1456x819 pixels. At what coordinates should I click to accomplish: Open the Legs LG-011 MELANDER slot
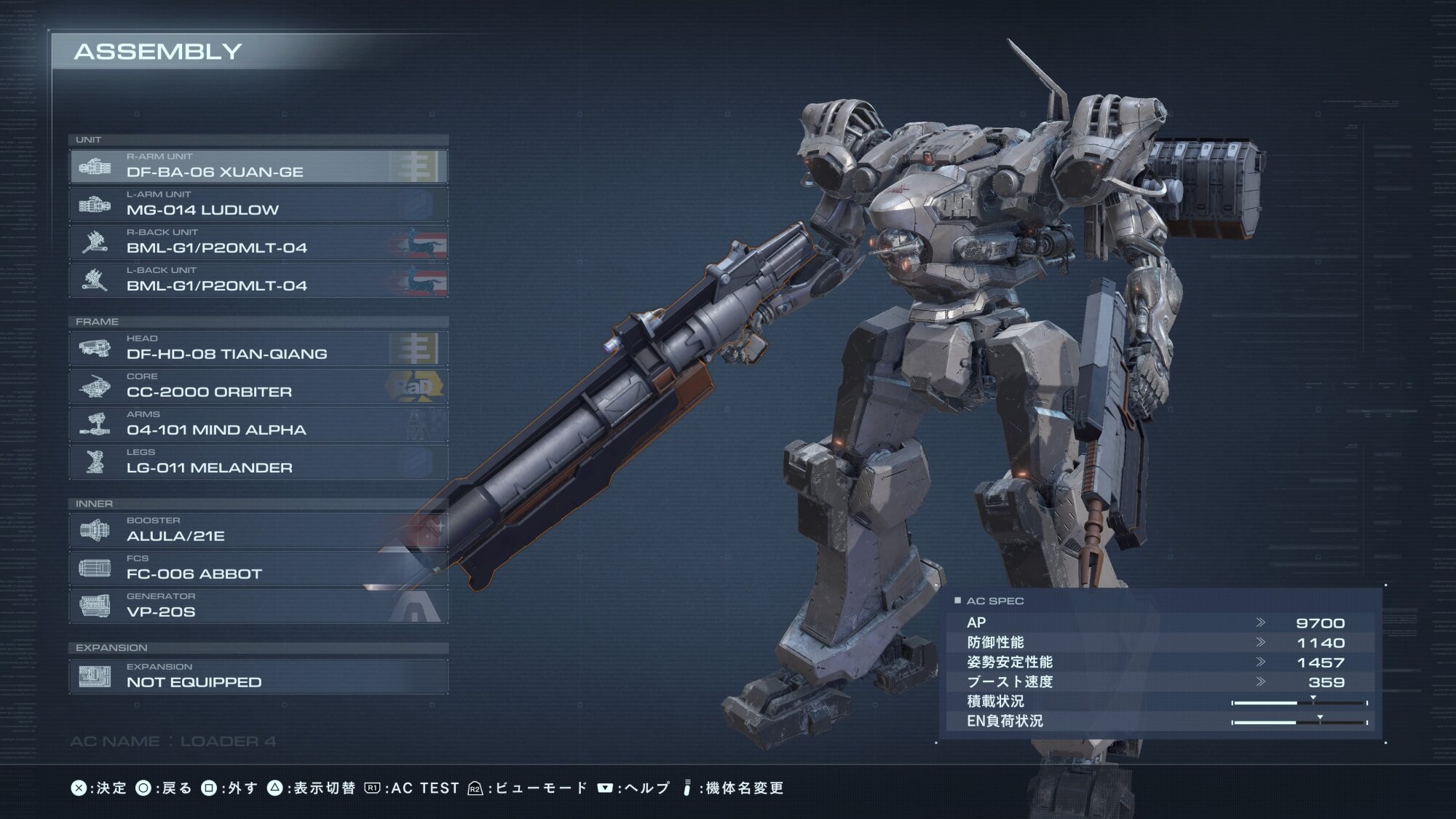coord(258,462)
